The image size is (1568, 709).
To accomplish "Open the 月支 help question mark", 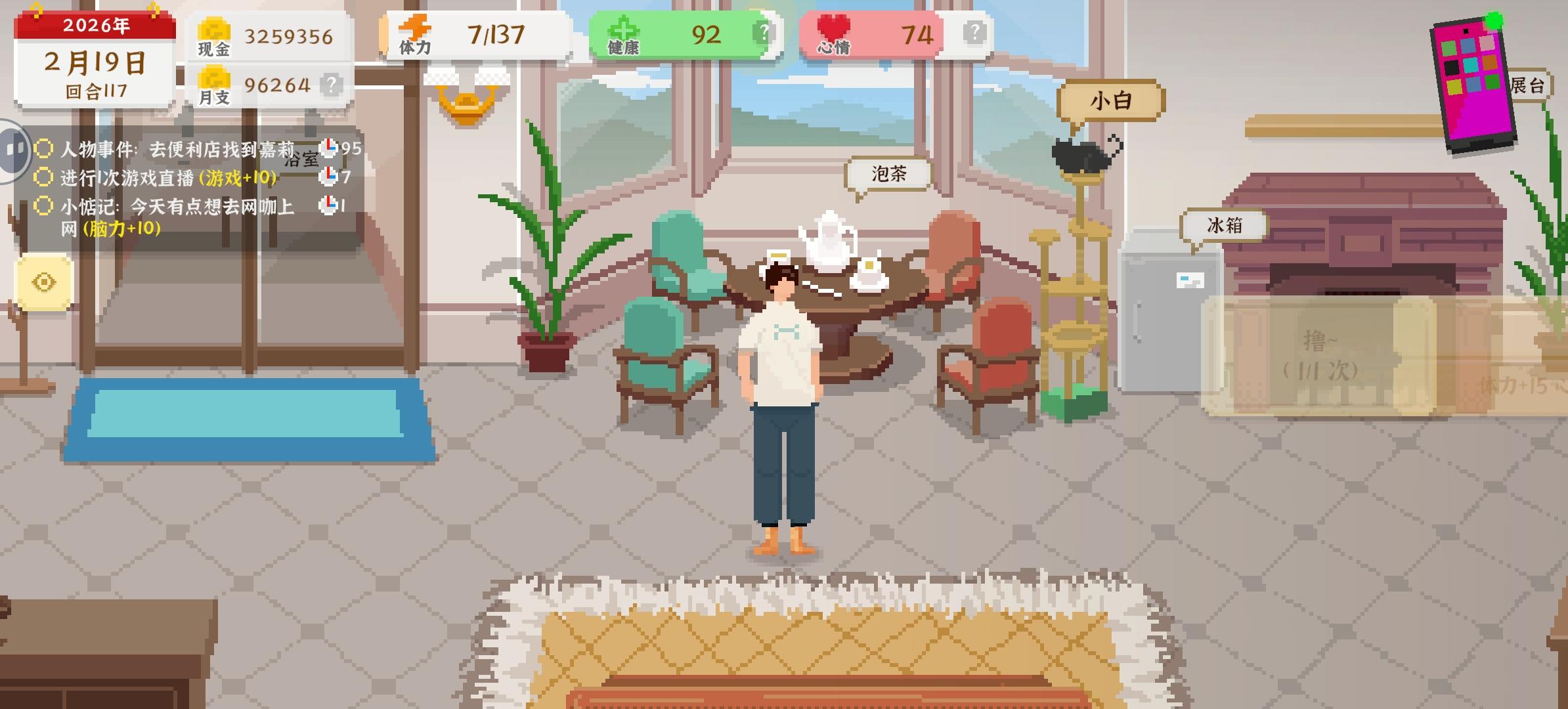I will [332, 84].
